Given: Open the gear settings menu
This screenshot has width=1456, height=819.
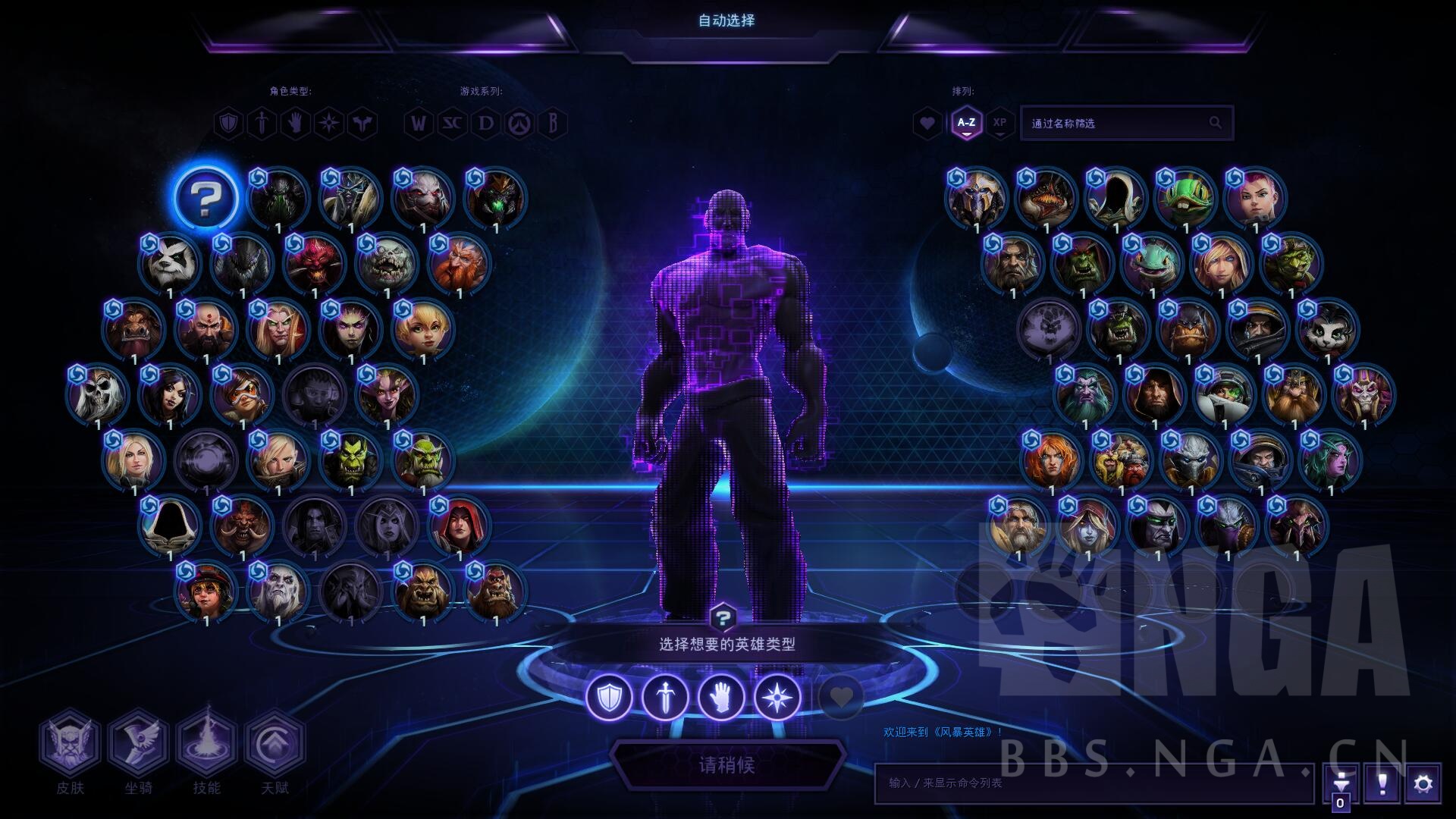Looking at the screenshot, I should click(1423, 783).
